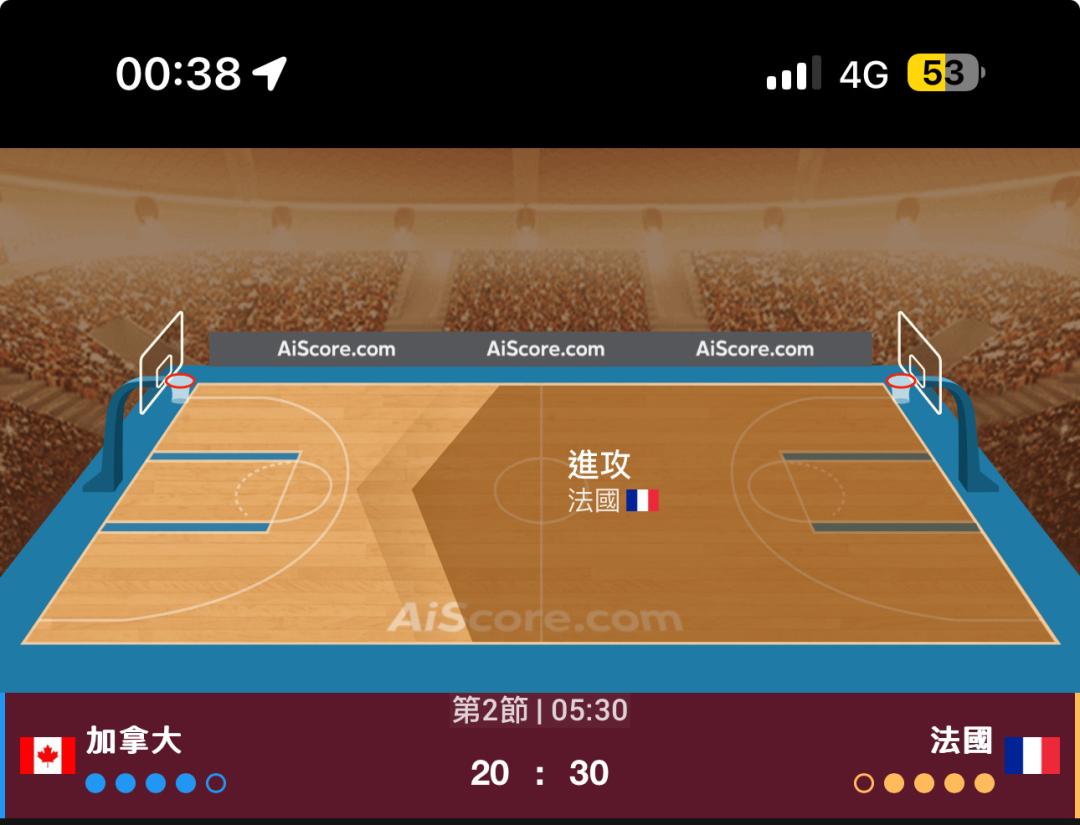Tap the France flag beside the score

1032,756
